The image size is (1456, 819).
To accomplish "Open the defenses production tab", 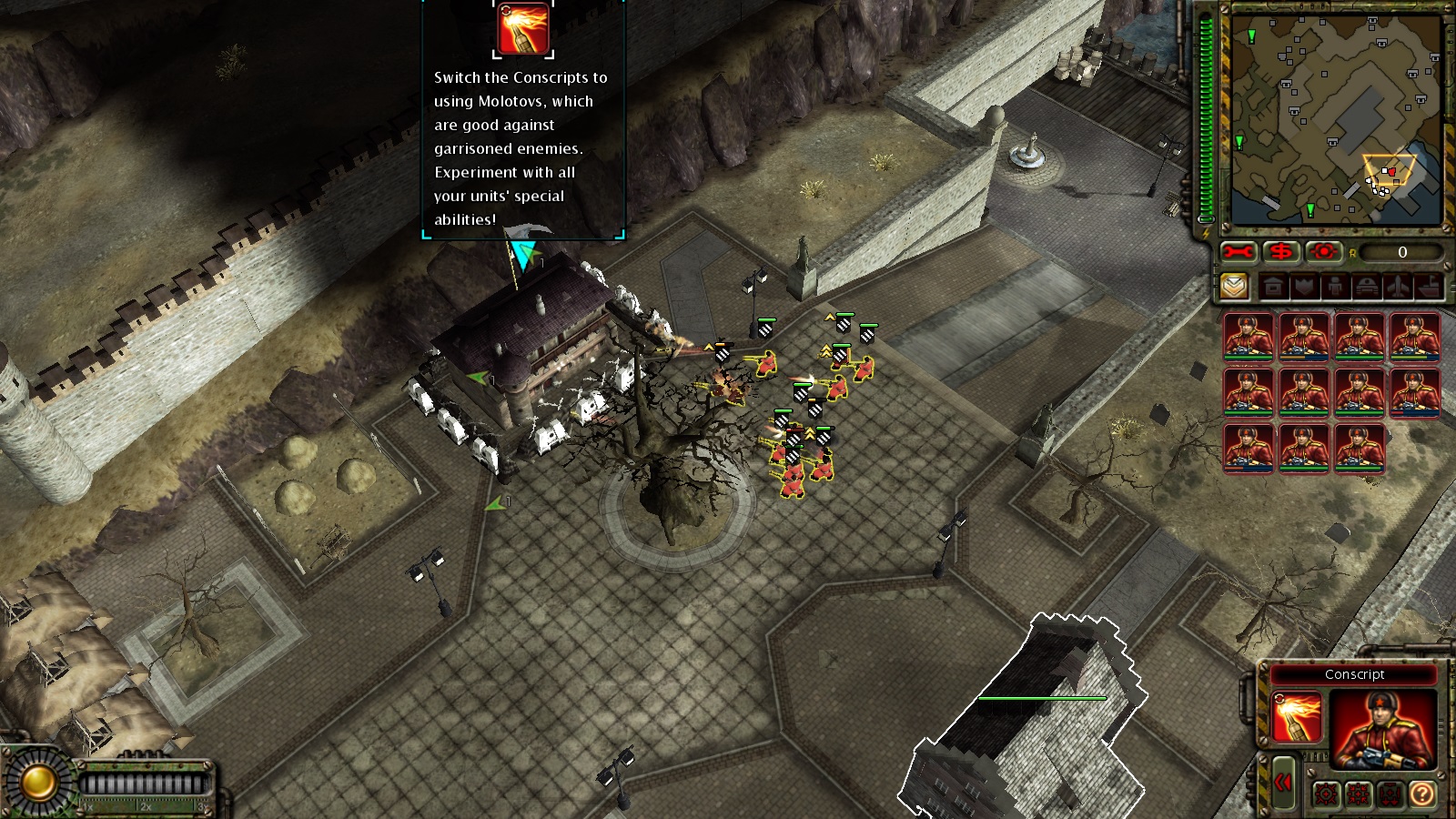I will (x=1304, y=288).
